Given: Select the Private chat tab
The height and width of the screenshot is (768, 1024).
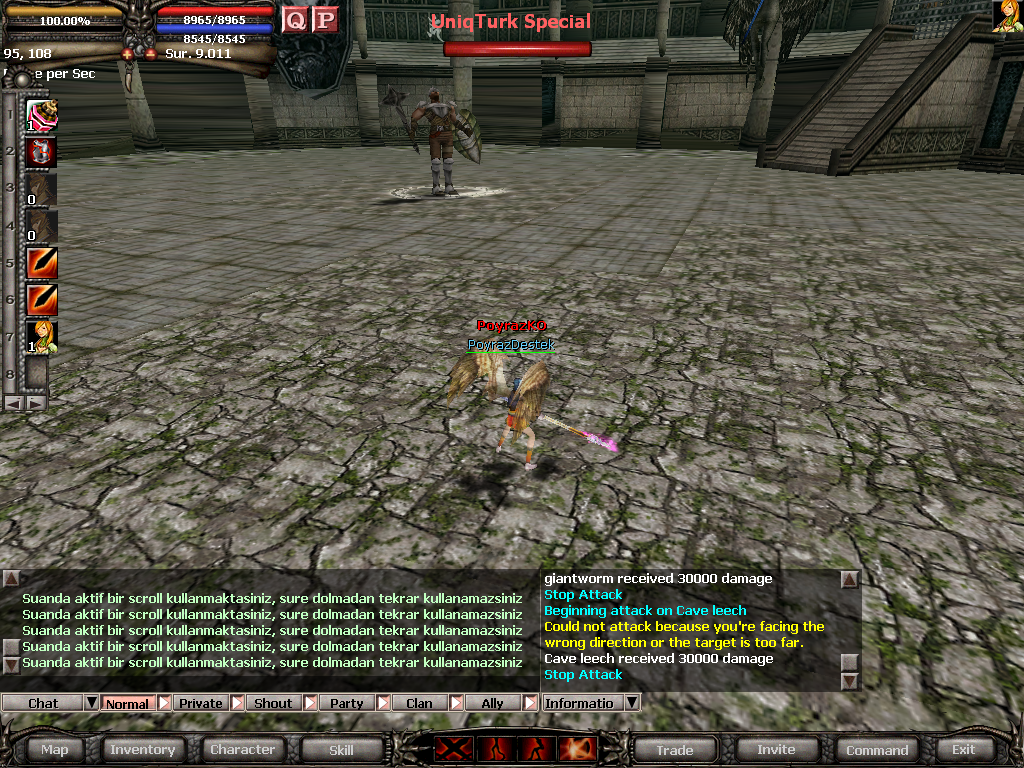Looking at the screenshot, I should [200, 703].
